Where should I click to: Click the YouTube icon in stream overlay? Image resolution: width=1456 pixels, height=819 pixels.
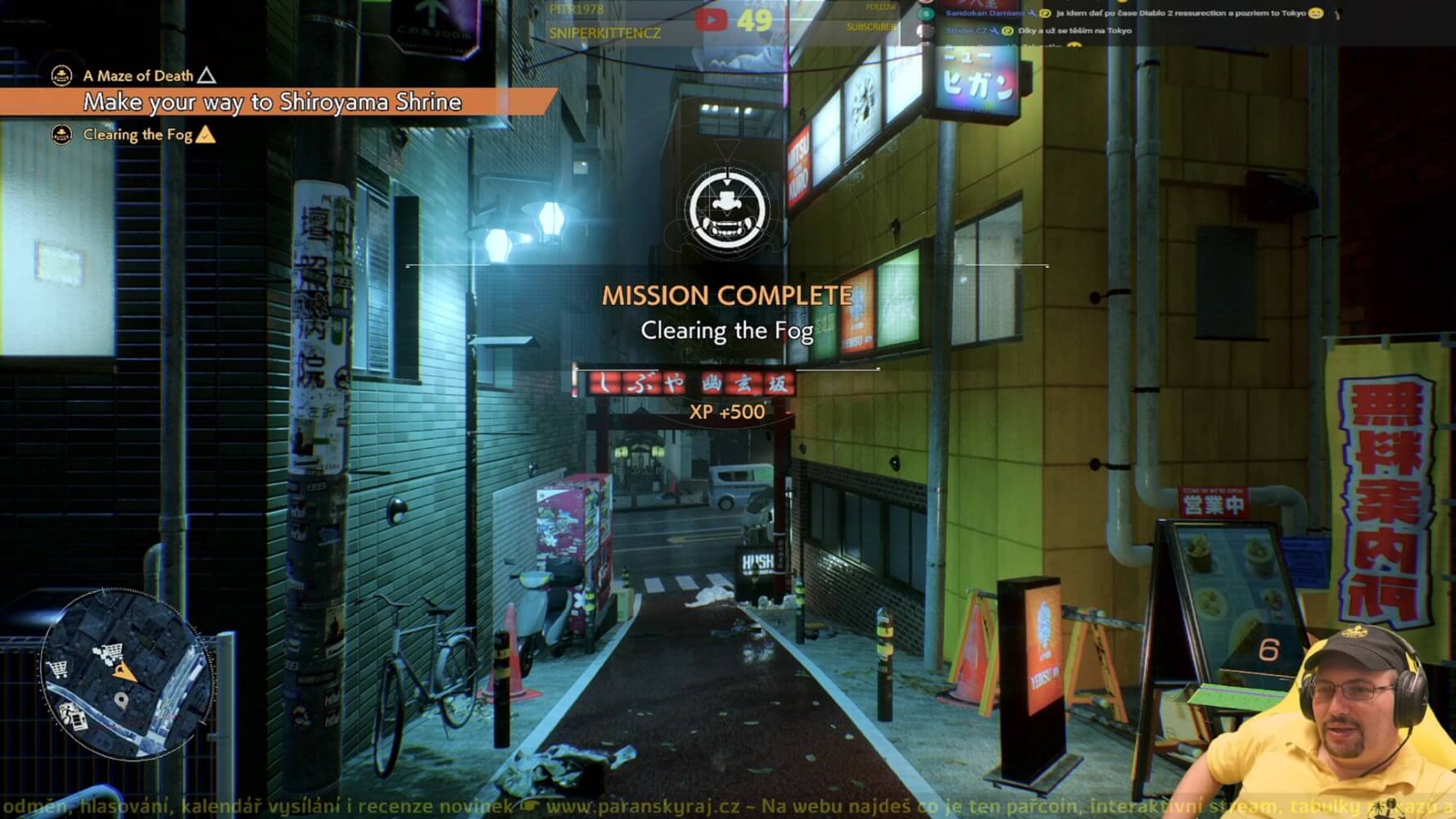711,20
